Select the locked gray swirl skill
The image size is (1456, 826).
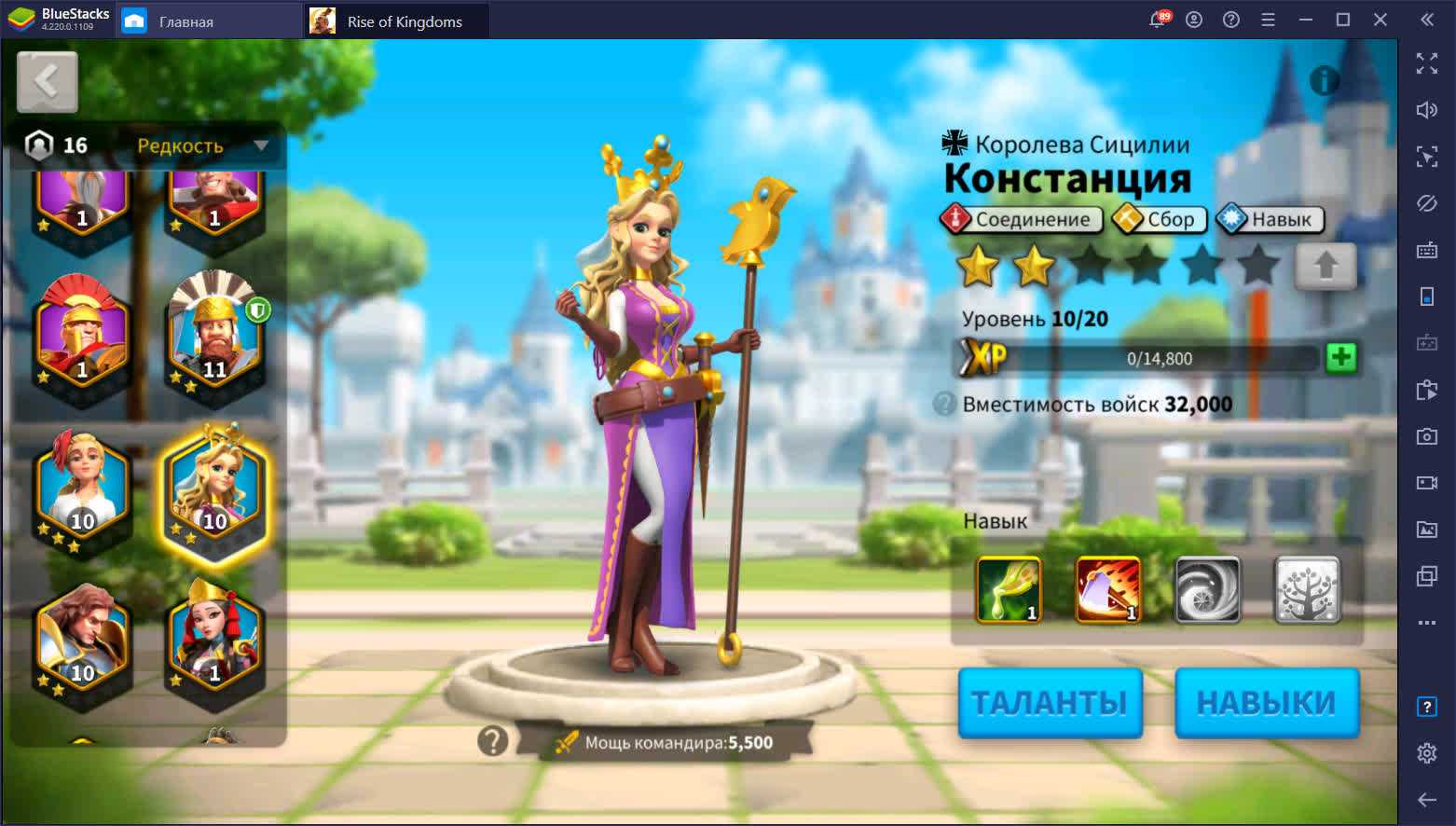pyautogui.click(x=1207, y=589)
